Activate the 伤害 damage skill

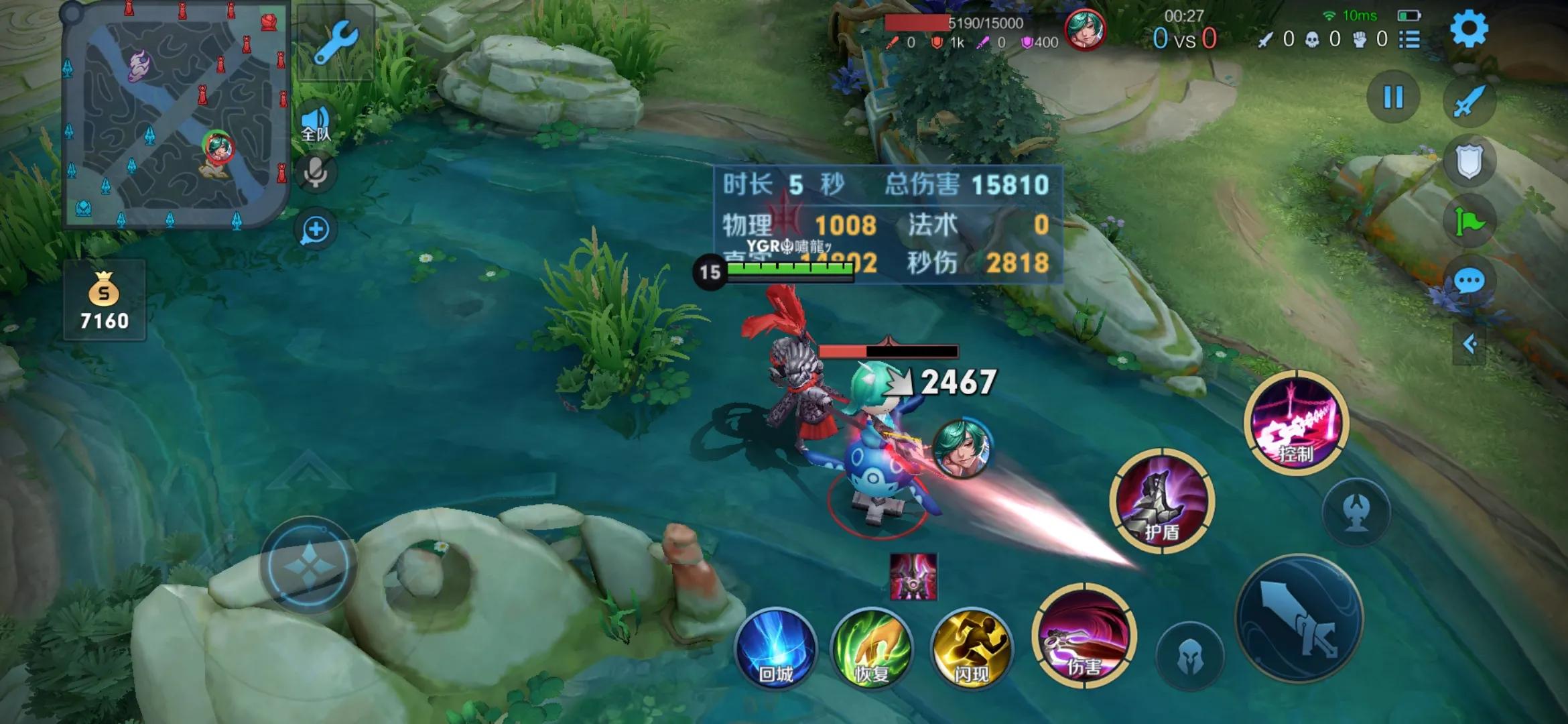coord(1084,636)
